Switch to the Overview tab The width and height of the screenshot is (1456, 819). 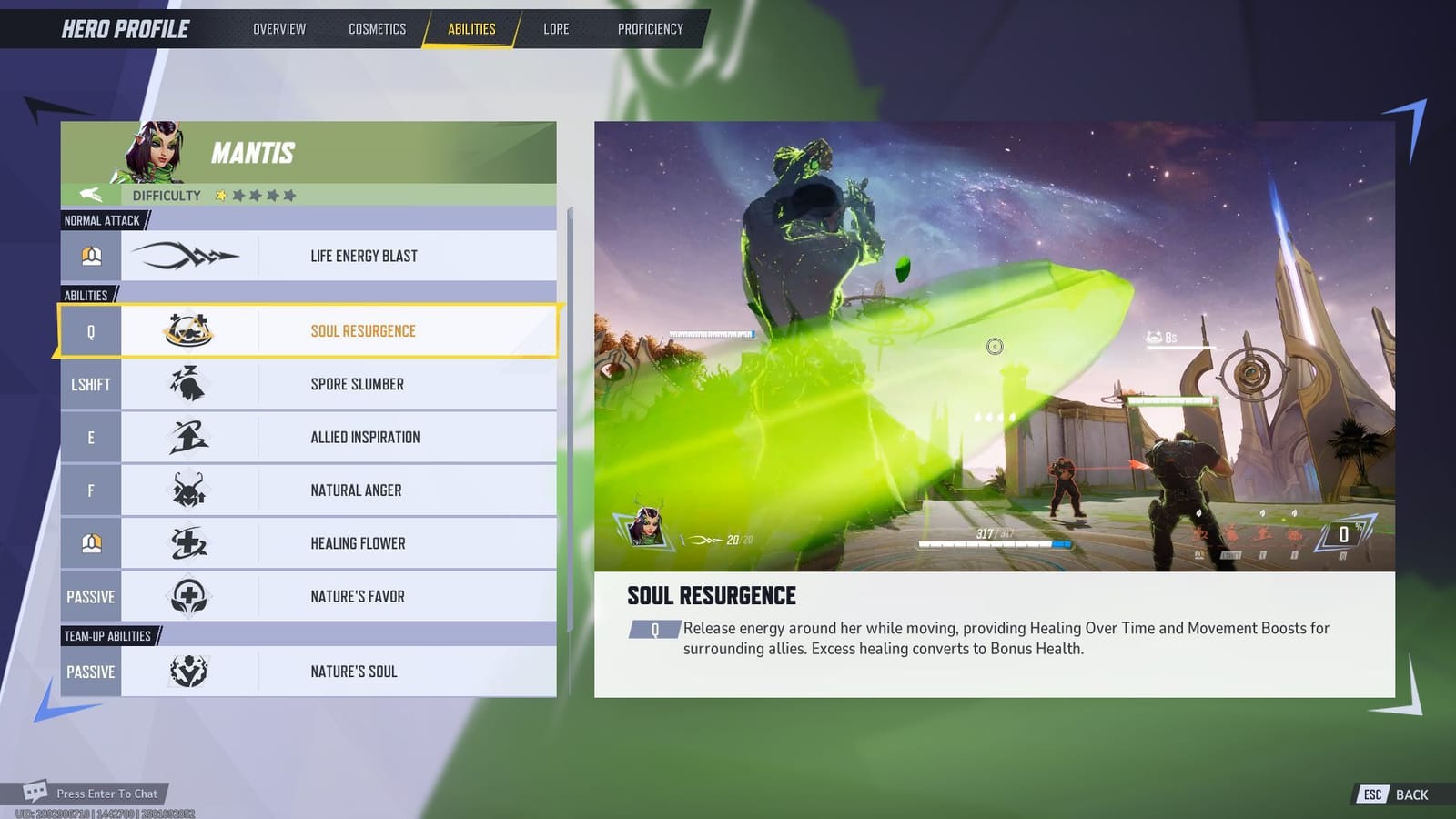(278, 28)
